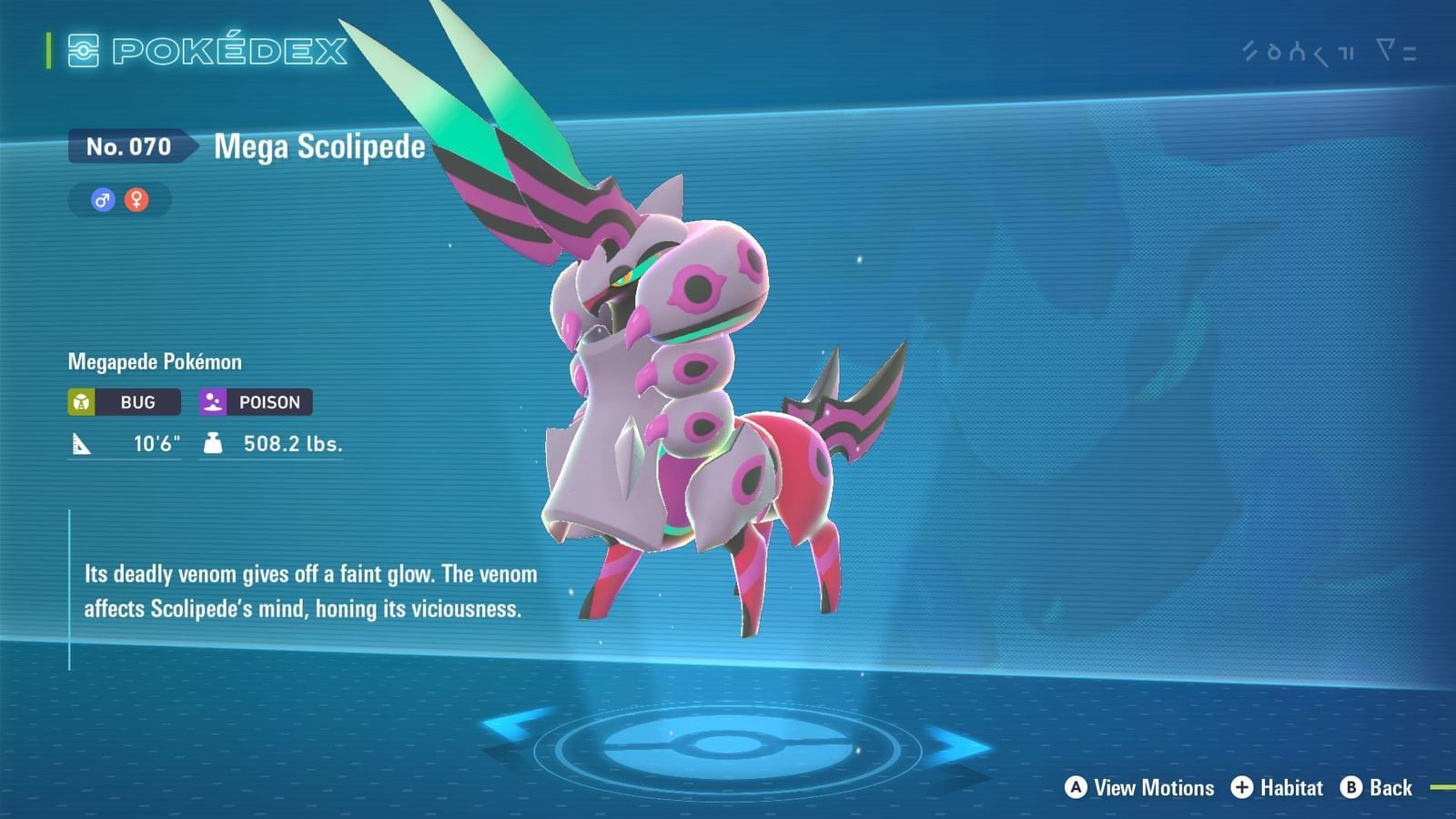Viewport: 1456px width, 819px height.
Task: Click the Poison type icon badge
Action: click(x=214, y=401)
